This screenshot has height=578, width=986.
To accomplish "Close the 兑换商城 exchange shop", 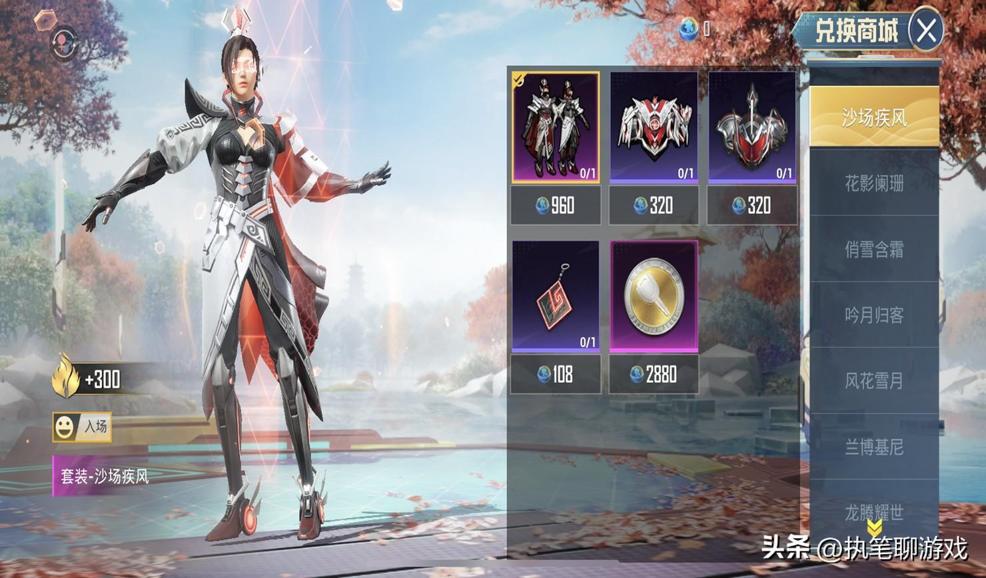I will tap(927, 31).
